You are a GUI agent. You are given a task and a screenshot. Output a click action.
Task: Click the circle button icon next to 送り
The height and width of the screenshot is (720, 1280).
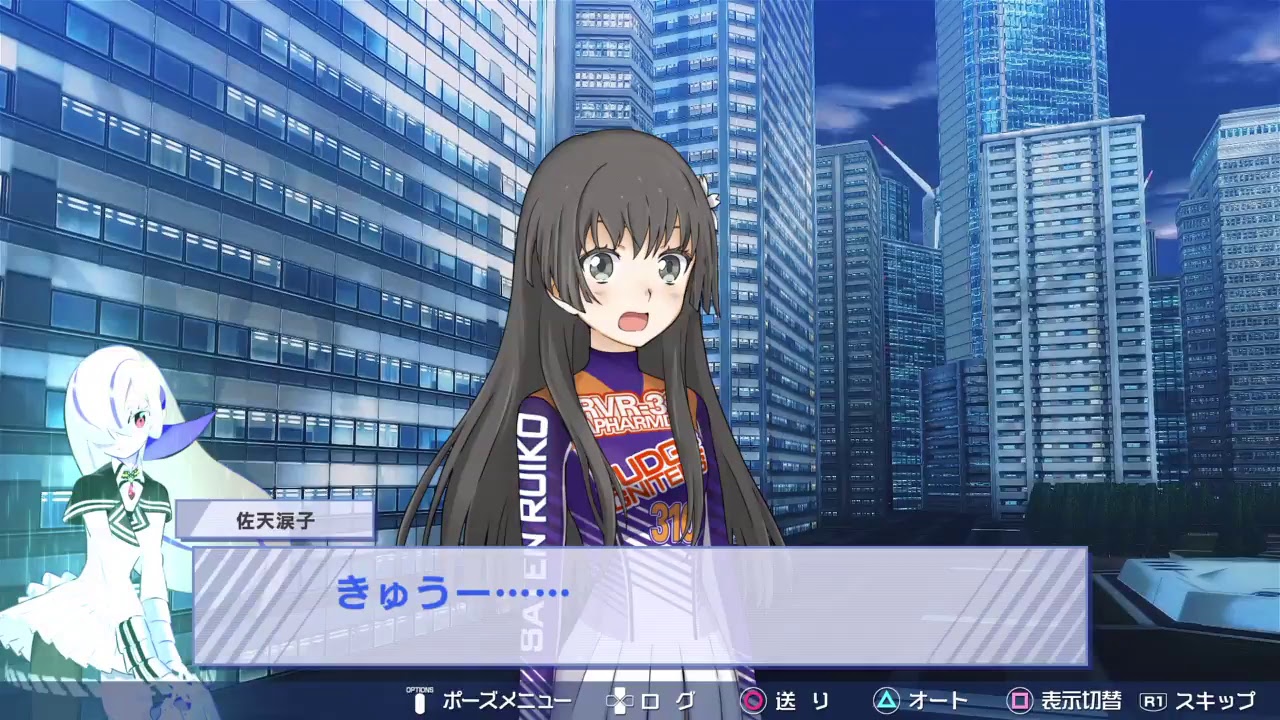752,702
